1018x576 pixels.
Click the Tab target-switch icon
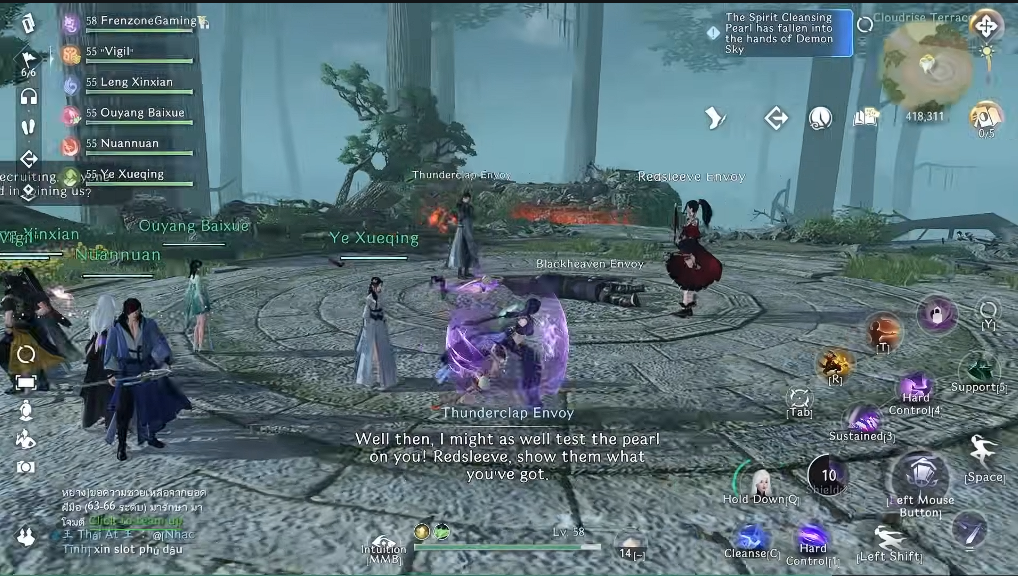click(x=799, y=398)
